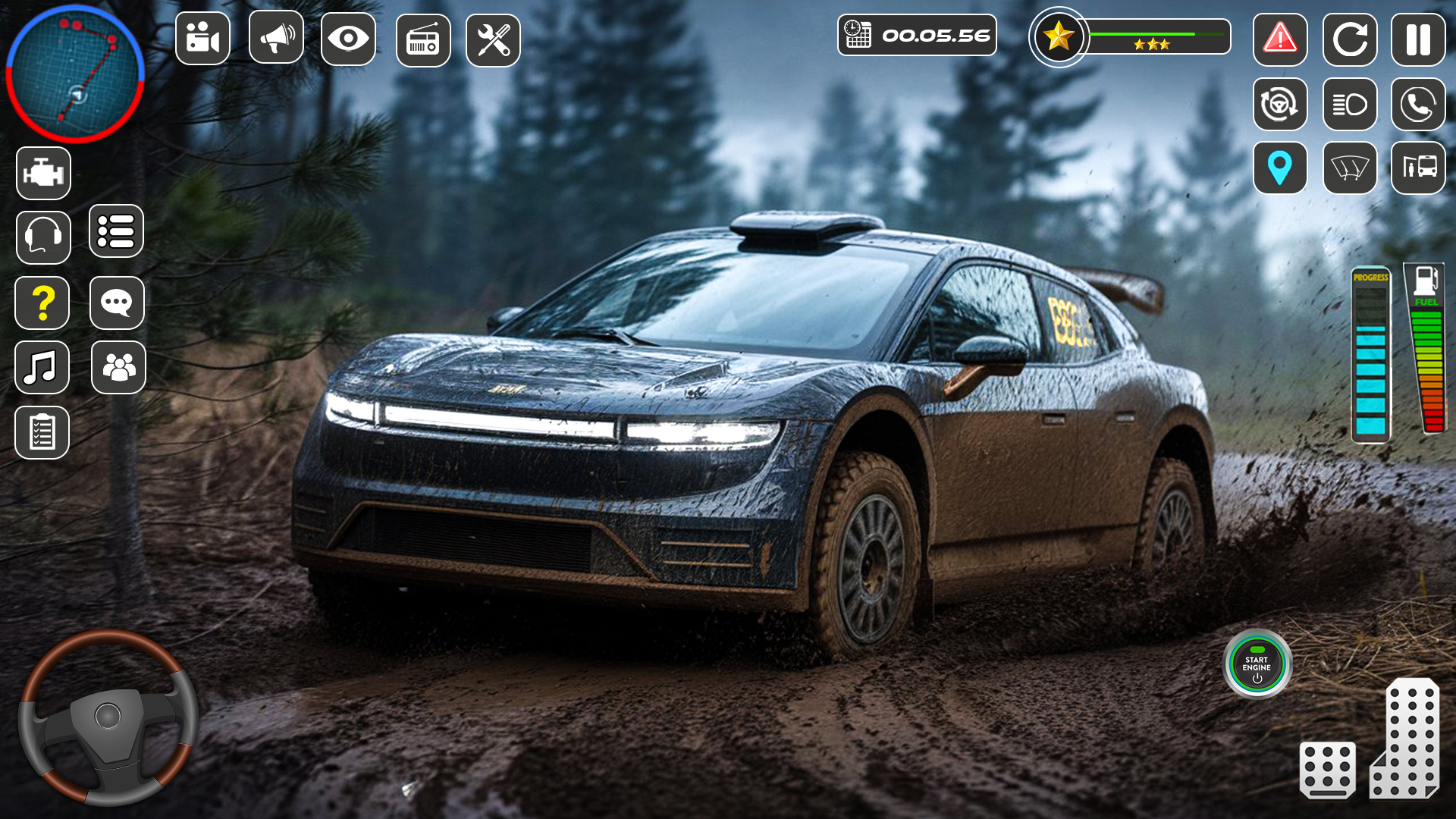Restart the level with the refresh button
1456x819 pixels.
pos(1350,39)
